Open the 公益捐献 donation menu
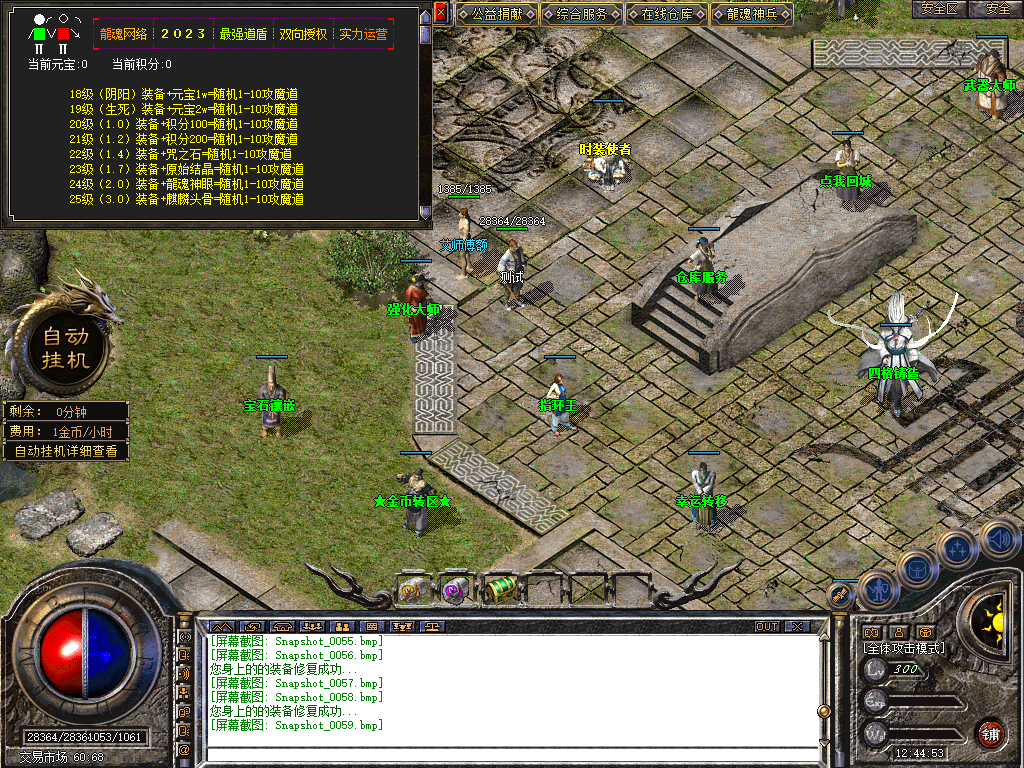Image resolution: width=1024 pixels, height=768 pixels. coord(497,14)
